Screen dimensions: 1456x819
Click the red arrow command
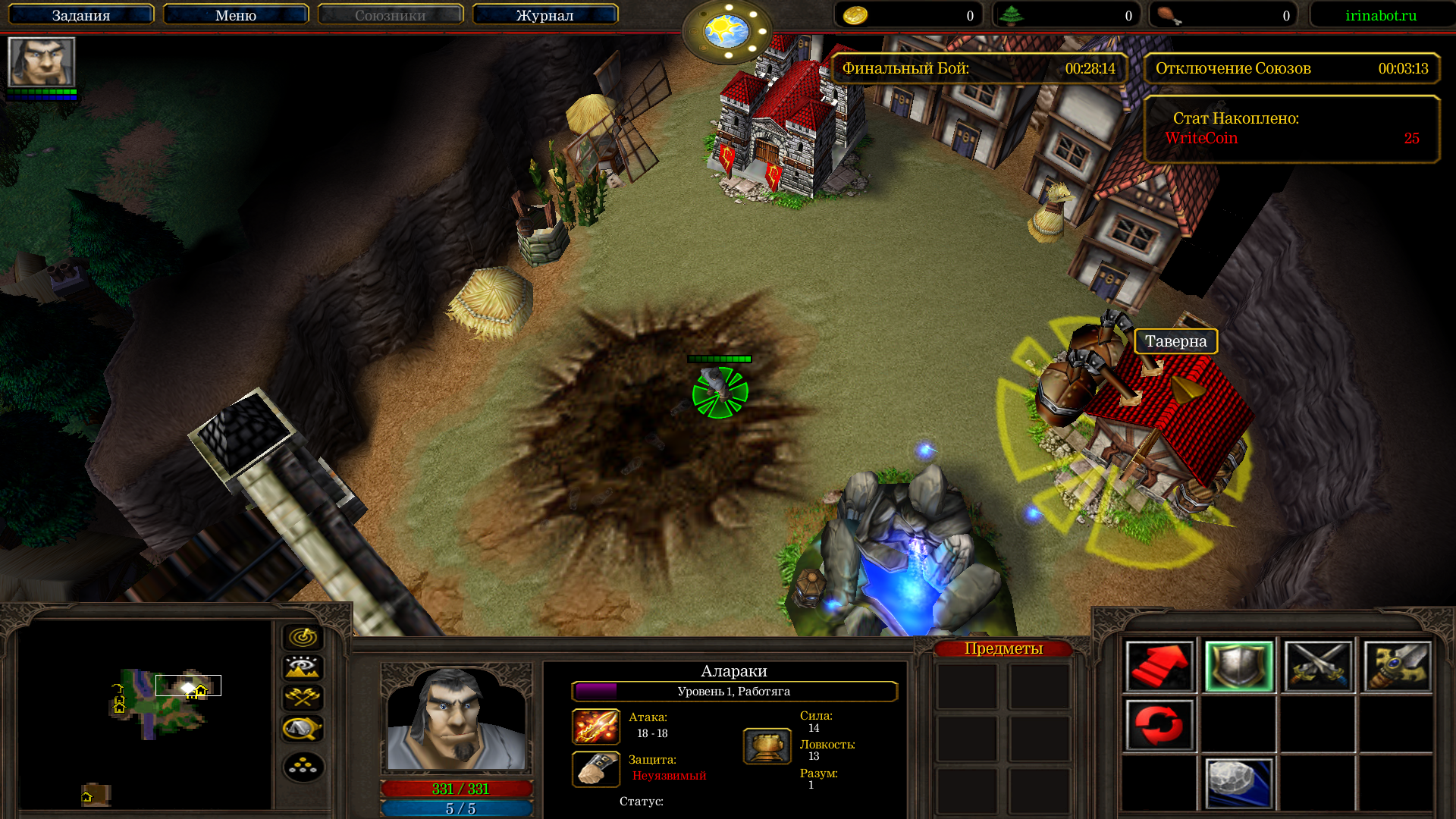1159,667
